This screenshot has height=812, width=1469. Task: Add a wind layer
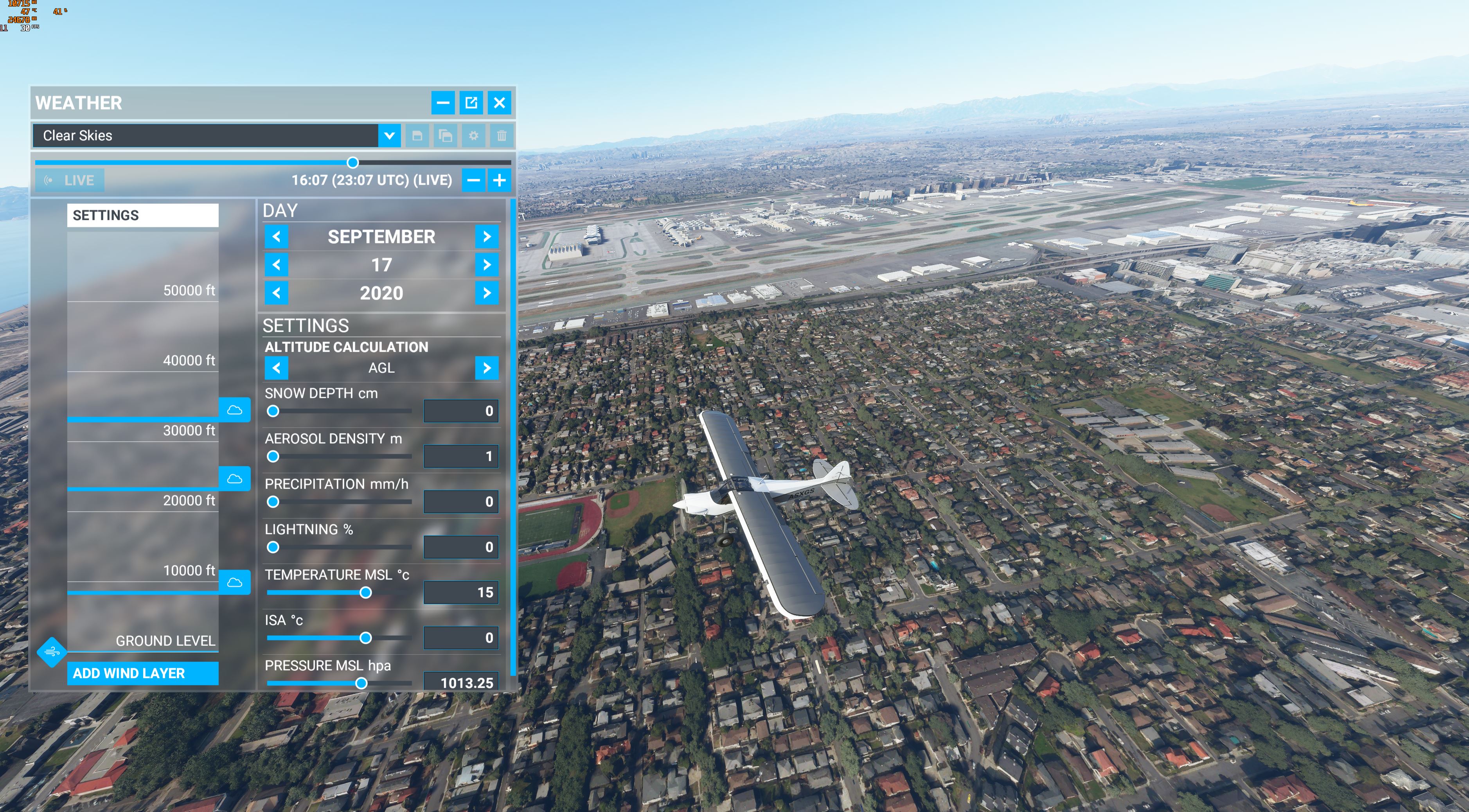pos(142,674)
